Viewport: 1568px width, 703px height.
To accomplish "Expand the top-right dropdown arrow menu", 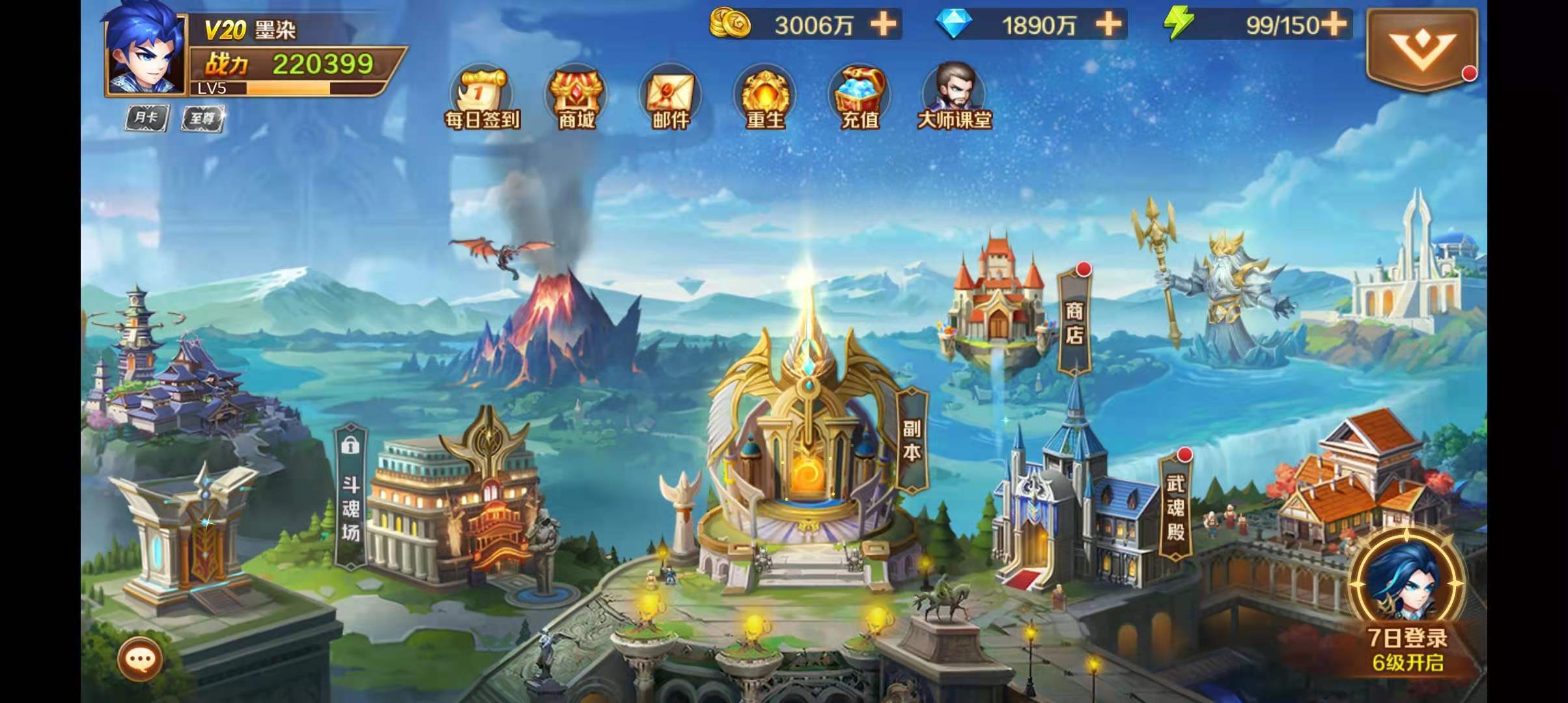I will pos(1421,49).
